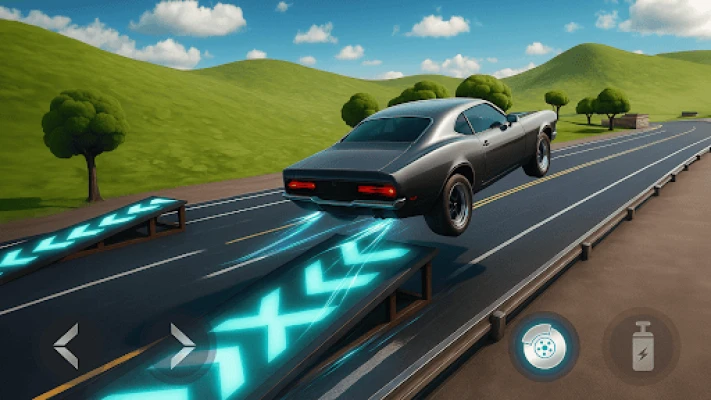711x400 pixels.
Task: Use the nitro boost canister button
Action: tap(641, 346)
